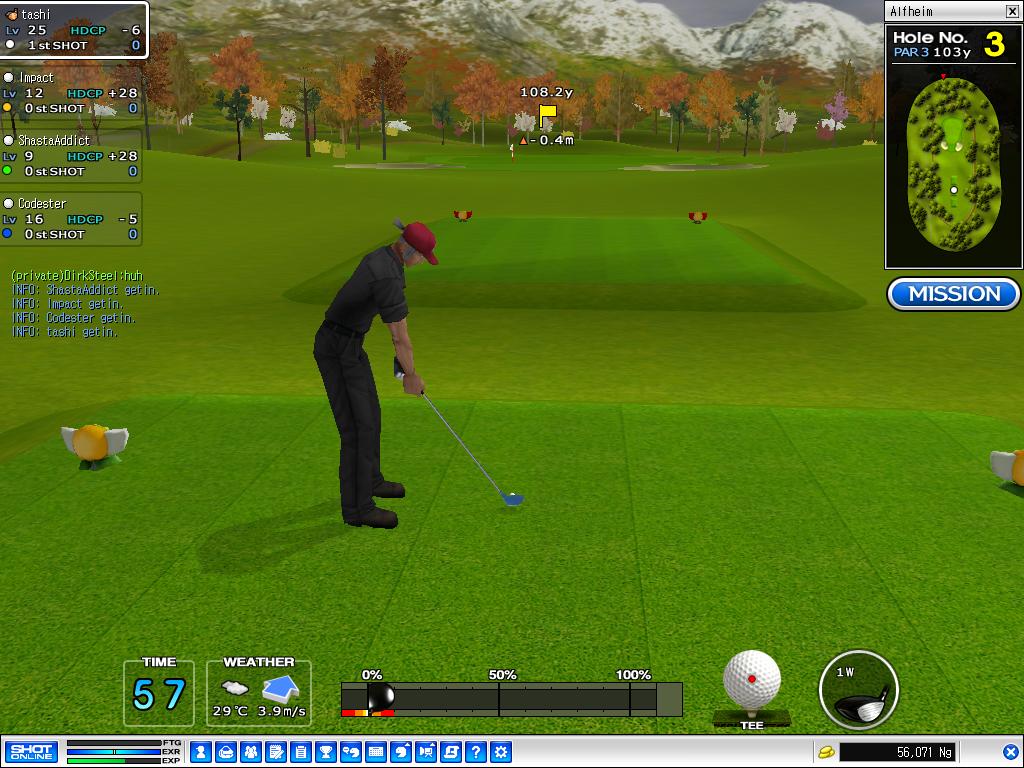Screen dimensions: 1024x768
Task: Open the friends group toolbar icon
Action: [x=250, y=752]
